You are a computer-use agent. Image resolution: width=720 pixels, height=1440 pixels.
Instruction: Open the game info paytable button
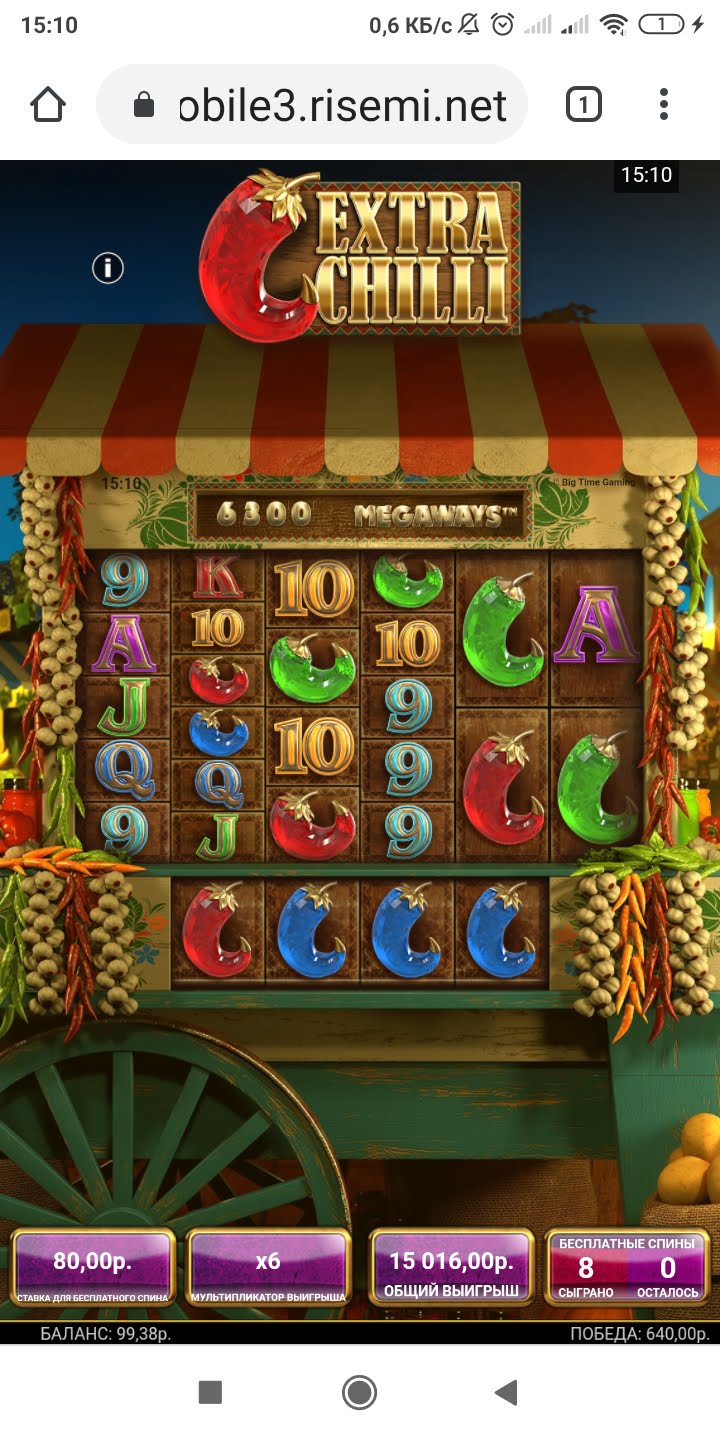coord(108,268)
